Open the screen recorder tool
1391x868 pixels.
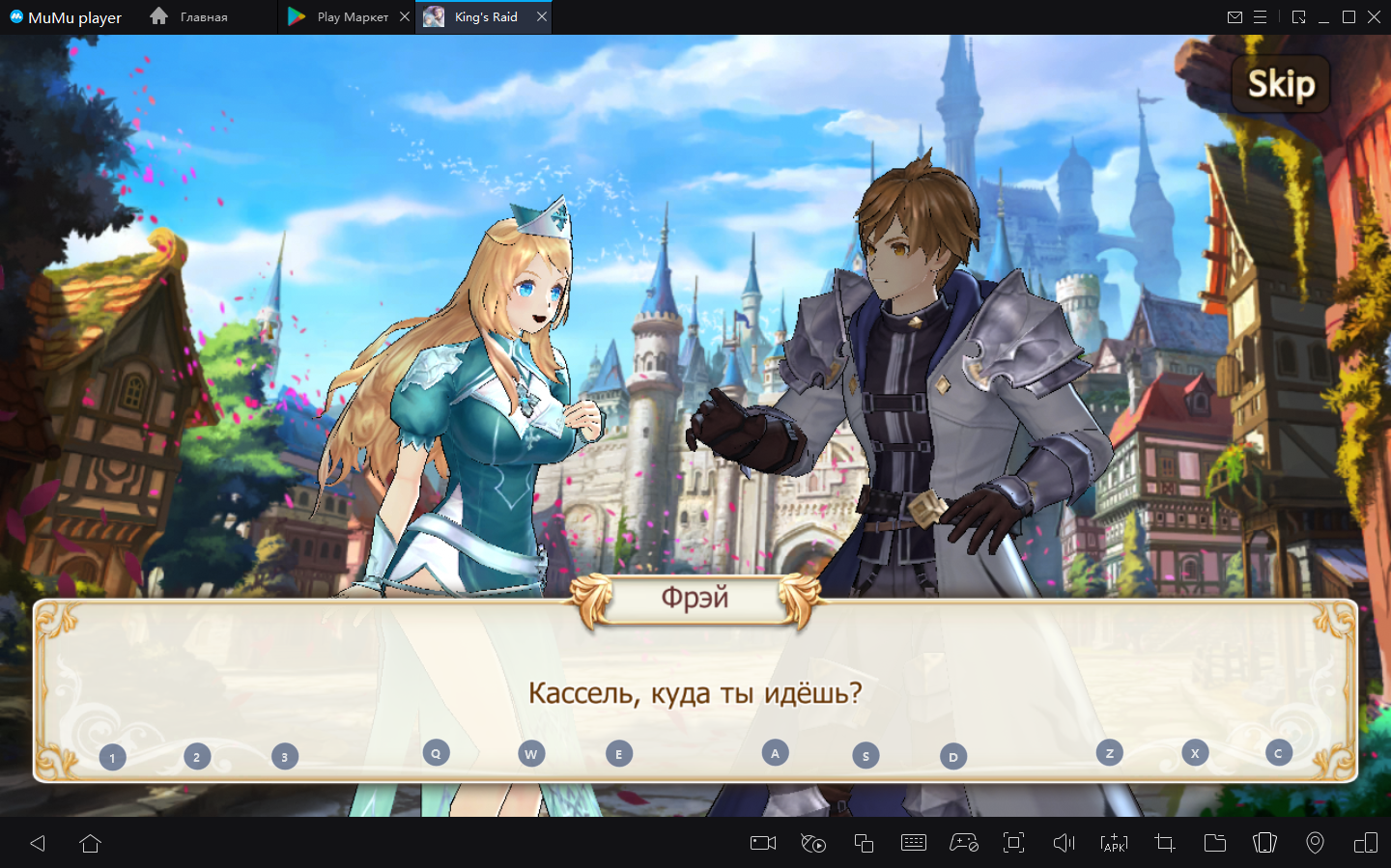click(763, 843)
